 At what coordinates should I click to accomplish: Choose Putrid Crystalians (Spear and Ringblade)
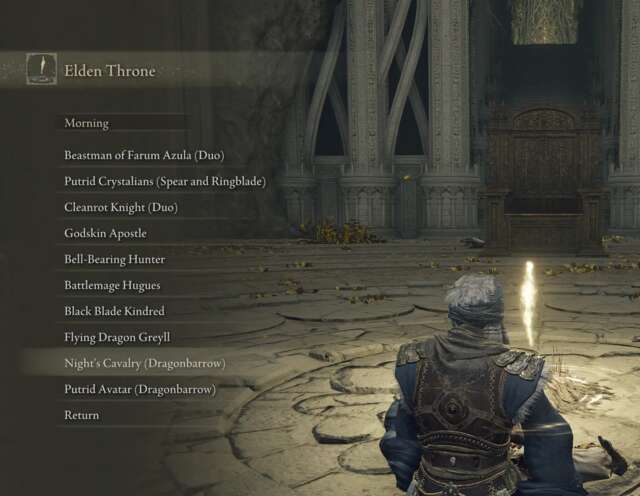click(165, 182)
